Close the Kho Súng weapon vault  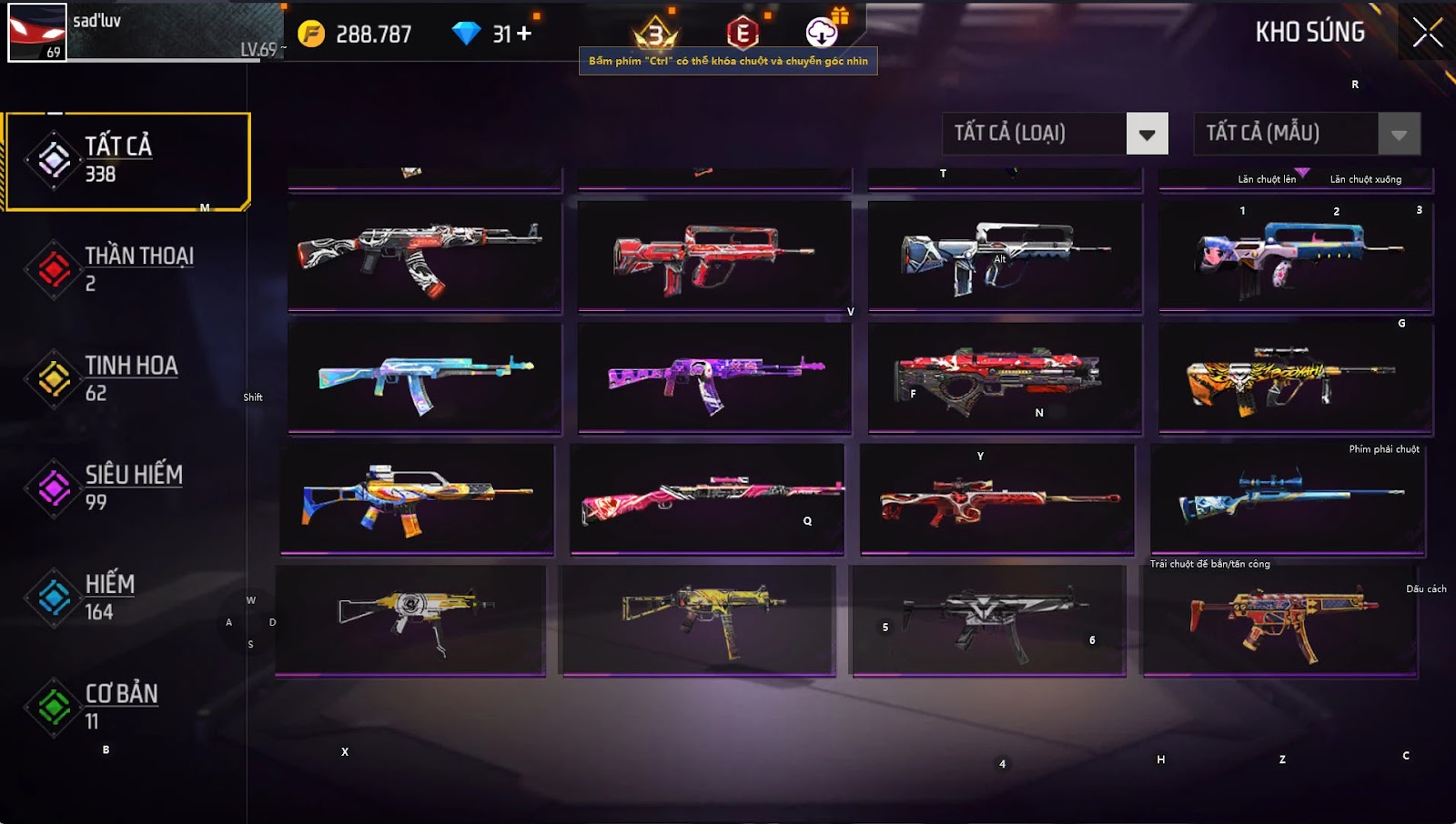[1427, 33]
